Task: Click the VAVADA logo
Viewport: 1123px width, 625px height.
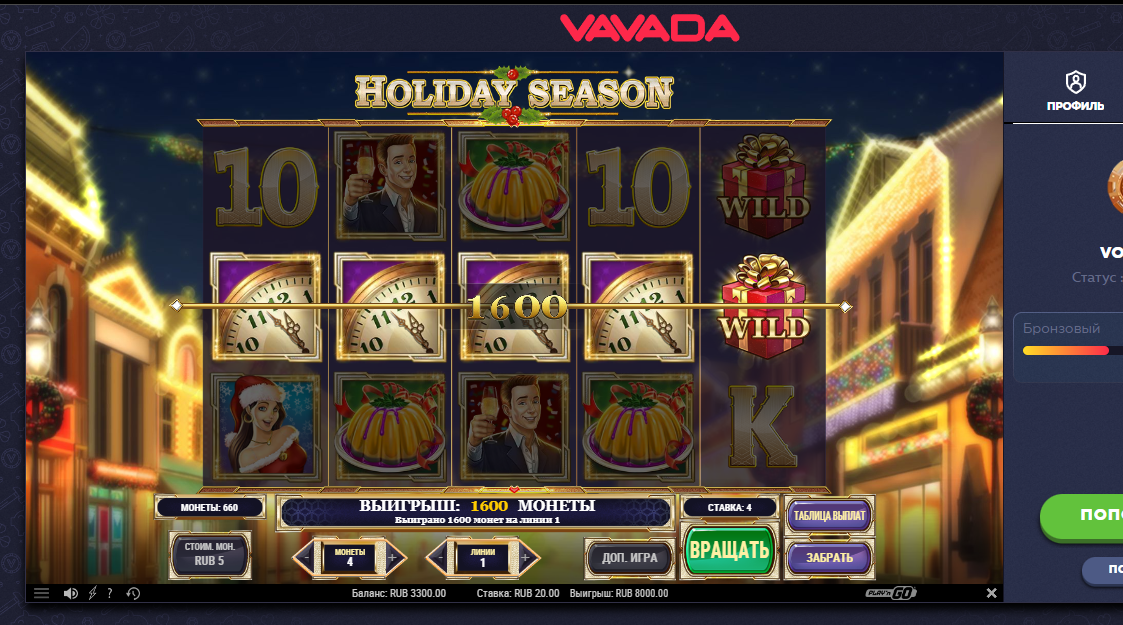Action: (x=649, y=27)
